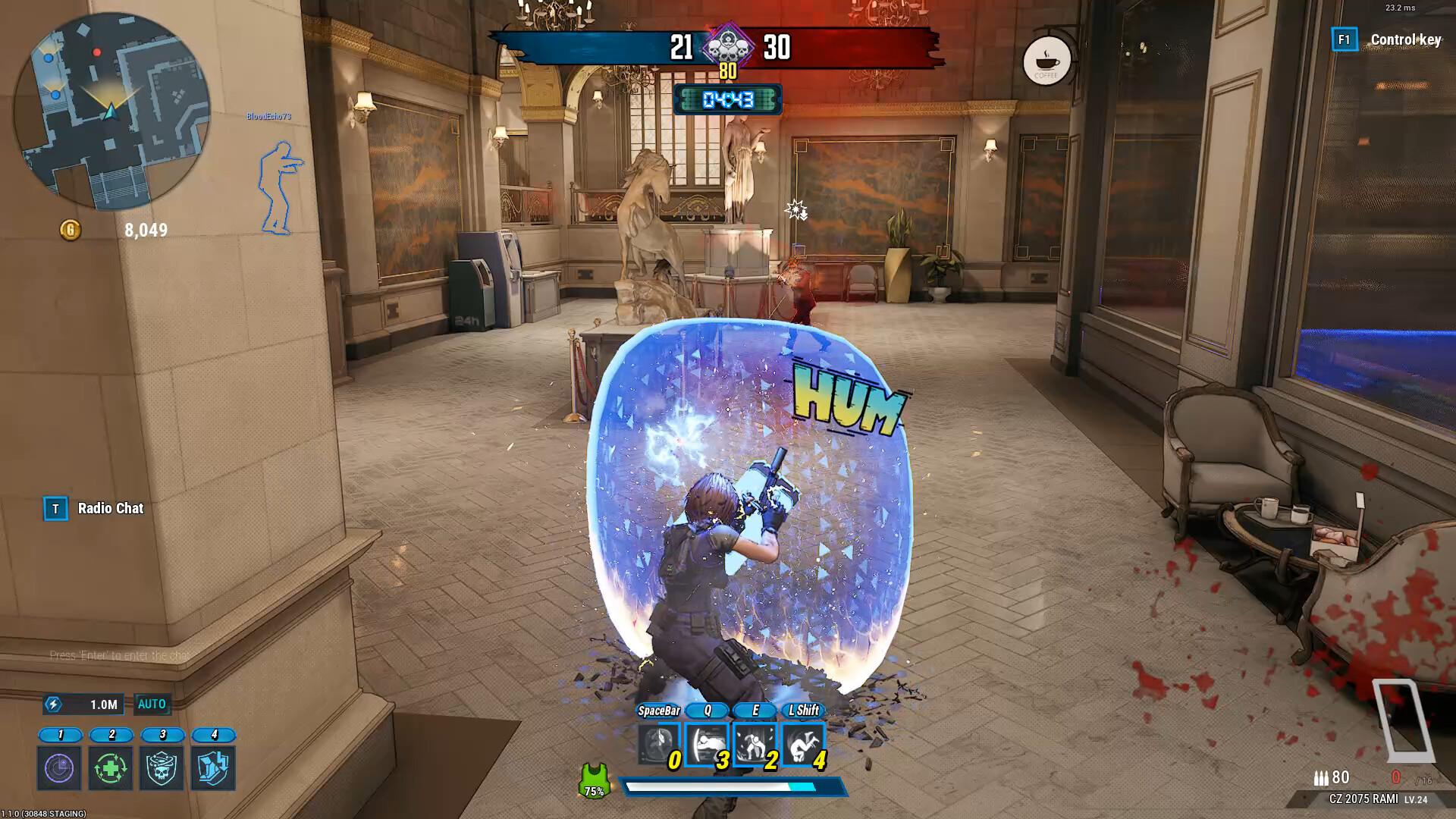The height and width of the screenshot is (819, 1456).
Task: Select the radar scan skill in slot 1
Action: pos(58,768)
